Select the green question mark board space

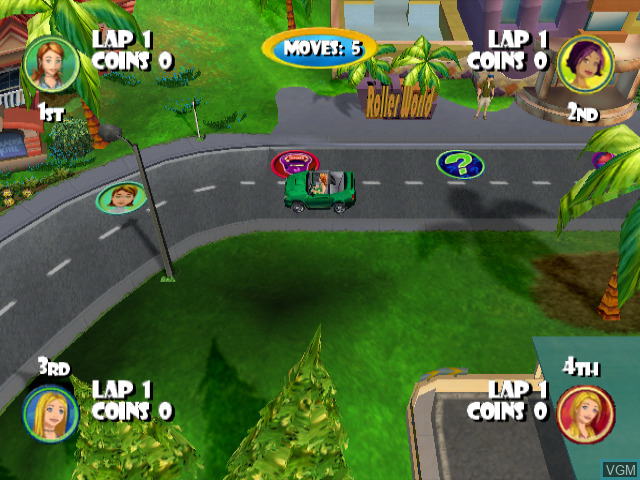coord(459,163)
